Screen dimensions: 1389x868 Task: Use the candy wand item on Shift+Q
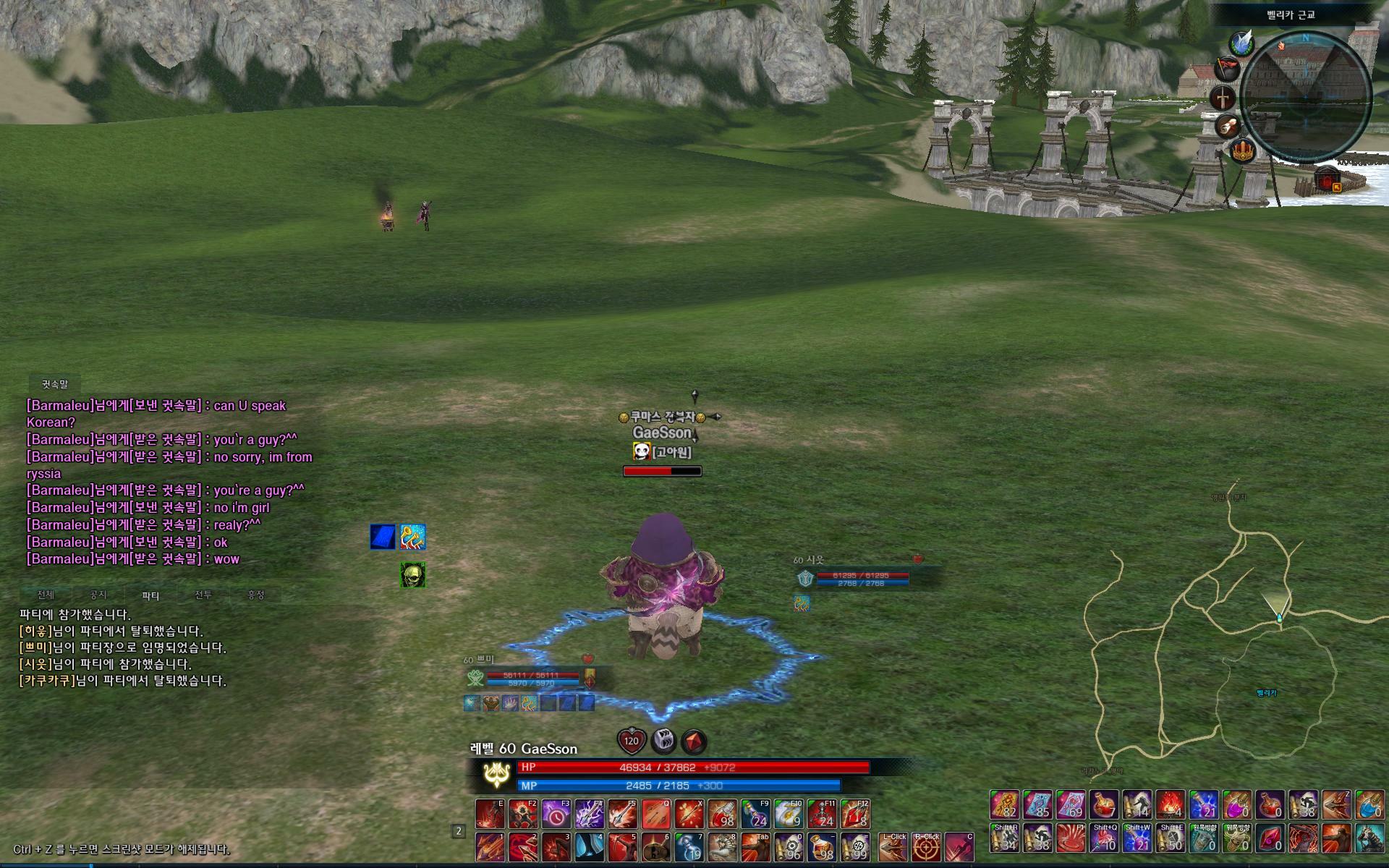pos(1104,838)
